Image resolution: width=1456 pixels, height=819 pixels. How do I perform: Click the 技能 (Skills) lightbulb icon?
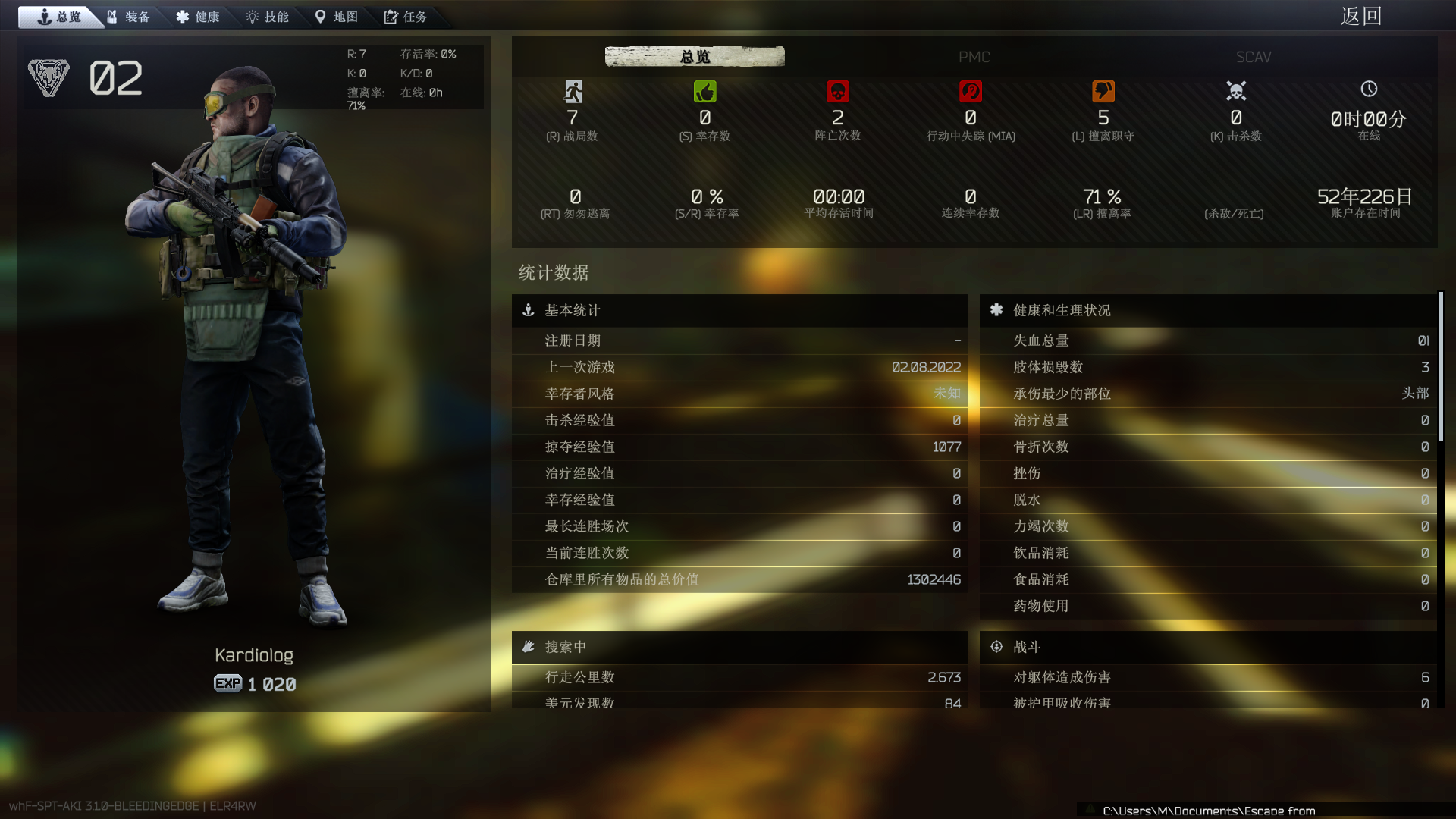pyautogui.click(x=251, y=17)
